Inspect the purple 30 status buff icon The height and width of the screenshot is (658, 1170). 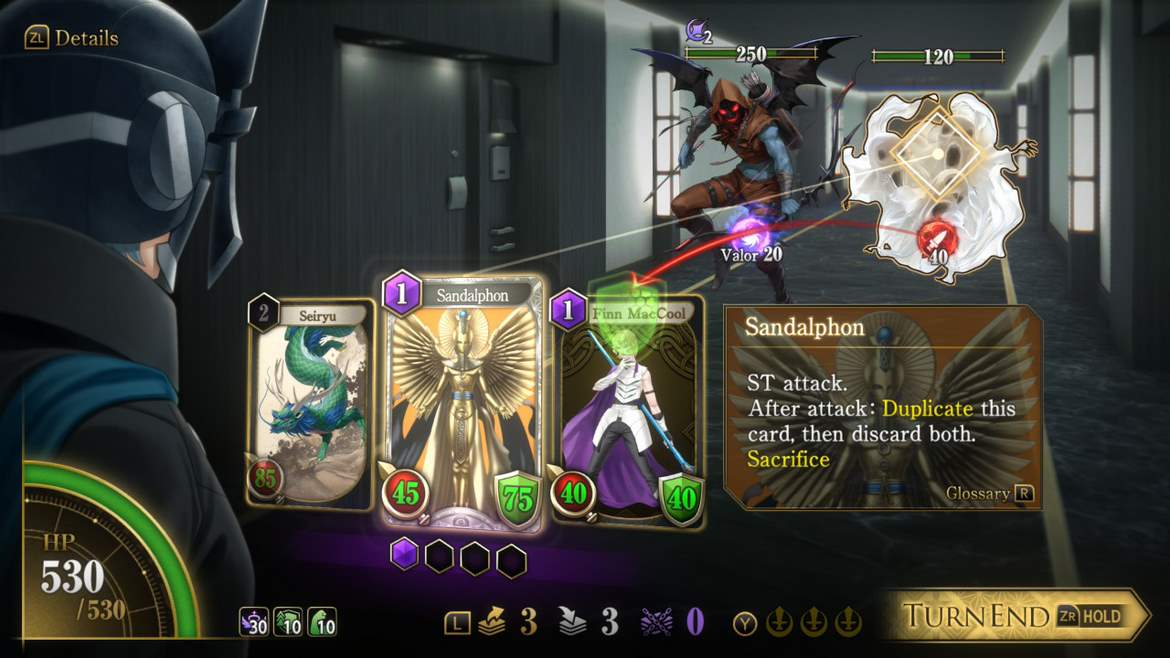[x=254, y=622]
